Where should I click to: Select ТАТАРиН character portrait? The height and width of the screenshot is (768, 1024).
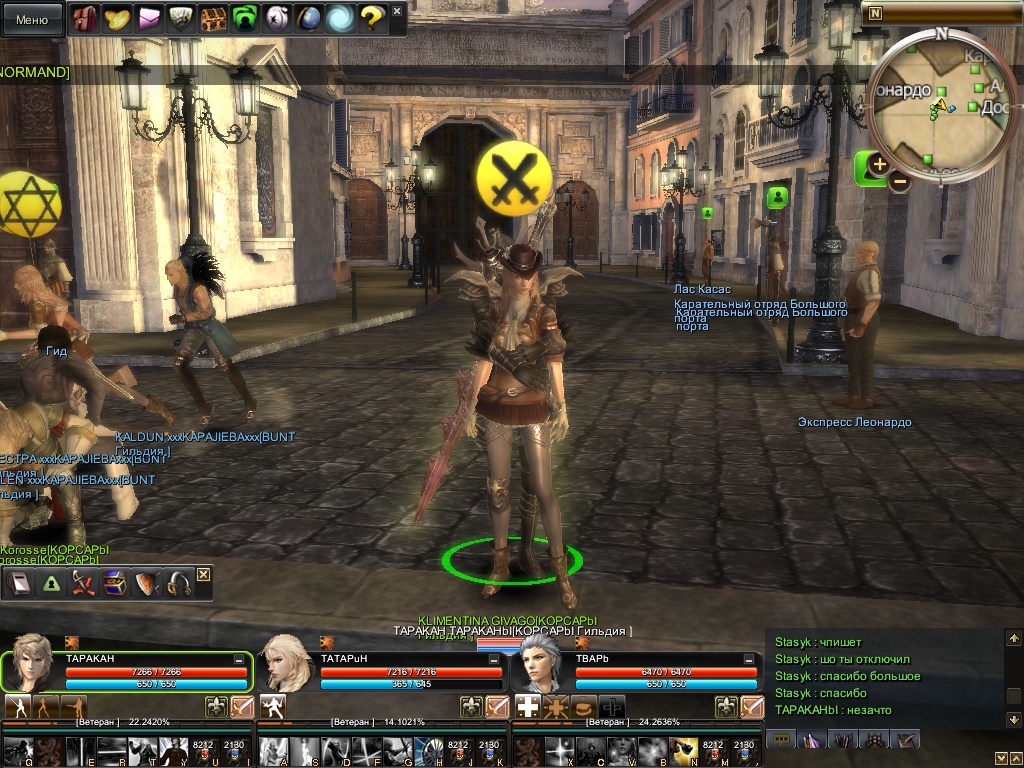(x=286, y=663)
